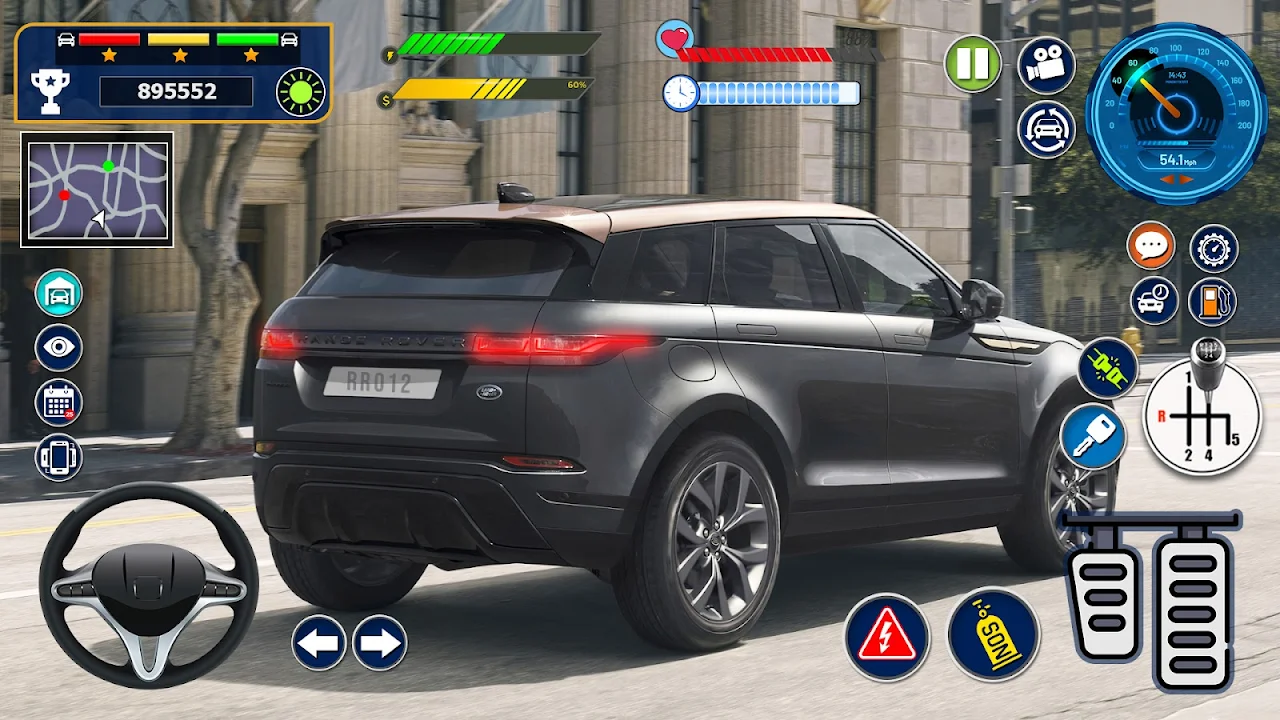The height and width of the screenshot is (720, 1280).
Task: Refuel using the fuel pump icon
Action: pos(1213,301)
